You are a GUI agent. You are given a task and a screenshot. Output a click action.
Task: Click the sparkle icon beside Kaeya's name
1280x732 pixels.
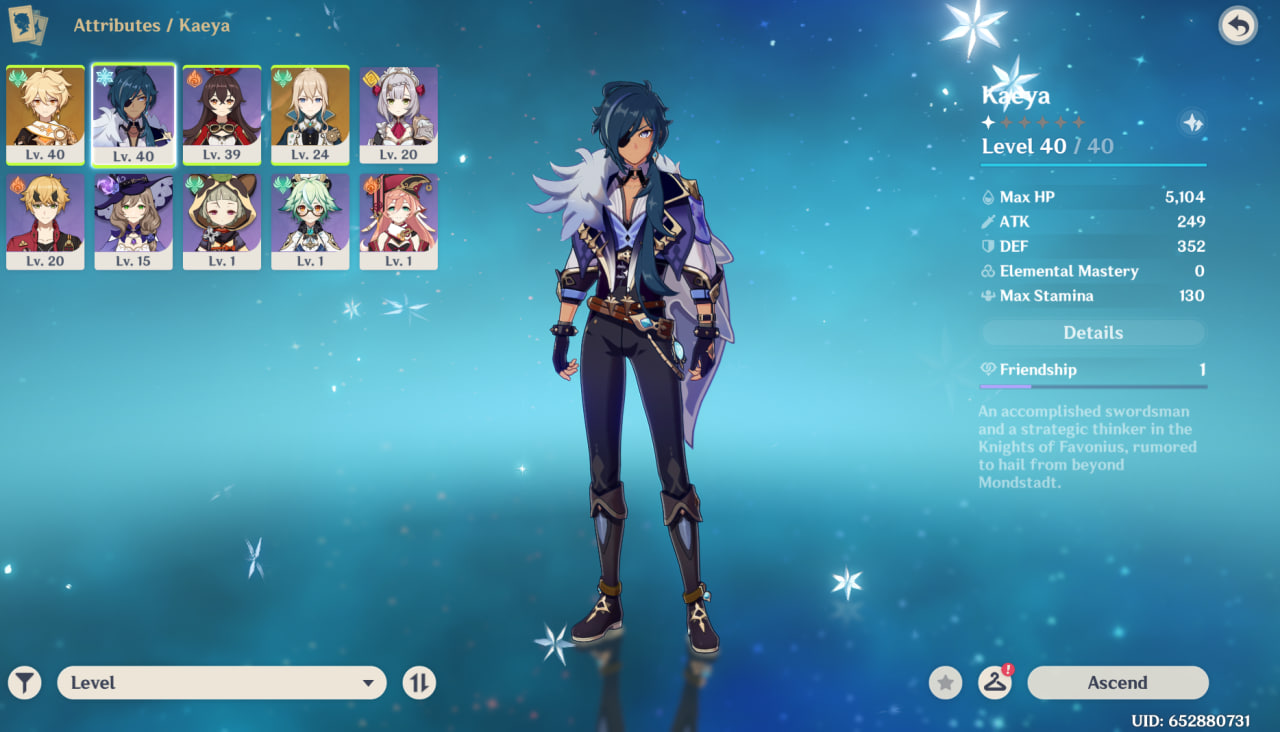1192,122
